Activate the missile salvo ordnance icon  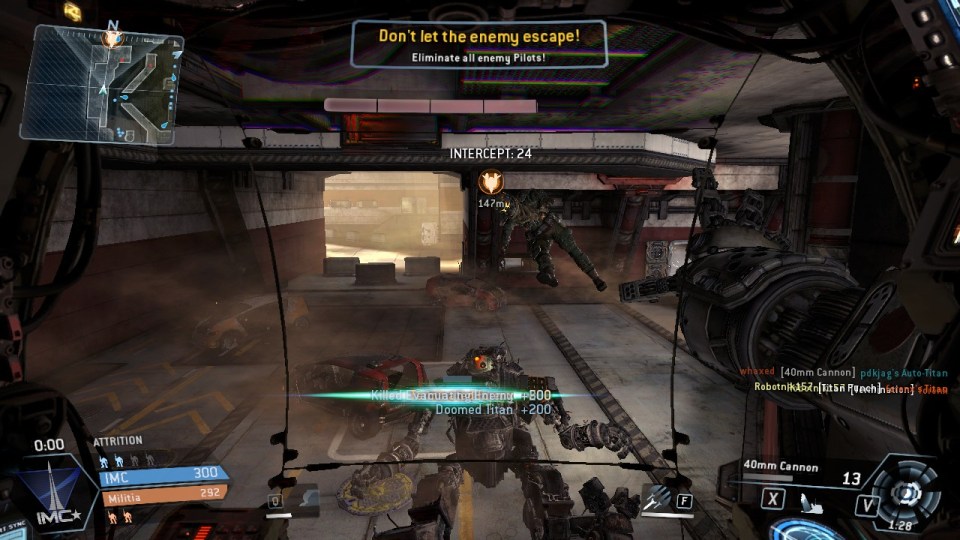(656, 496)
